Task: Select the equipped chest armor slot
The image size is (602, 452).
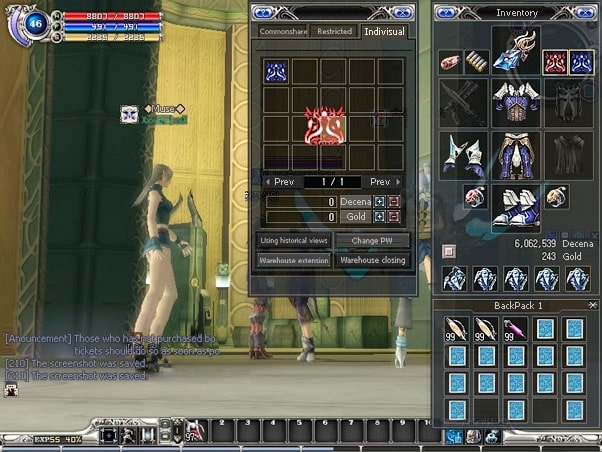Action: [x=516, y=102]
